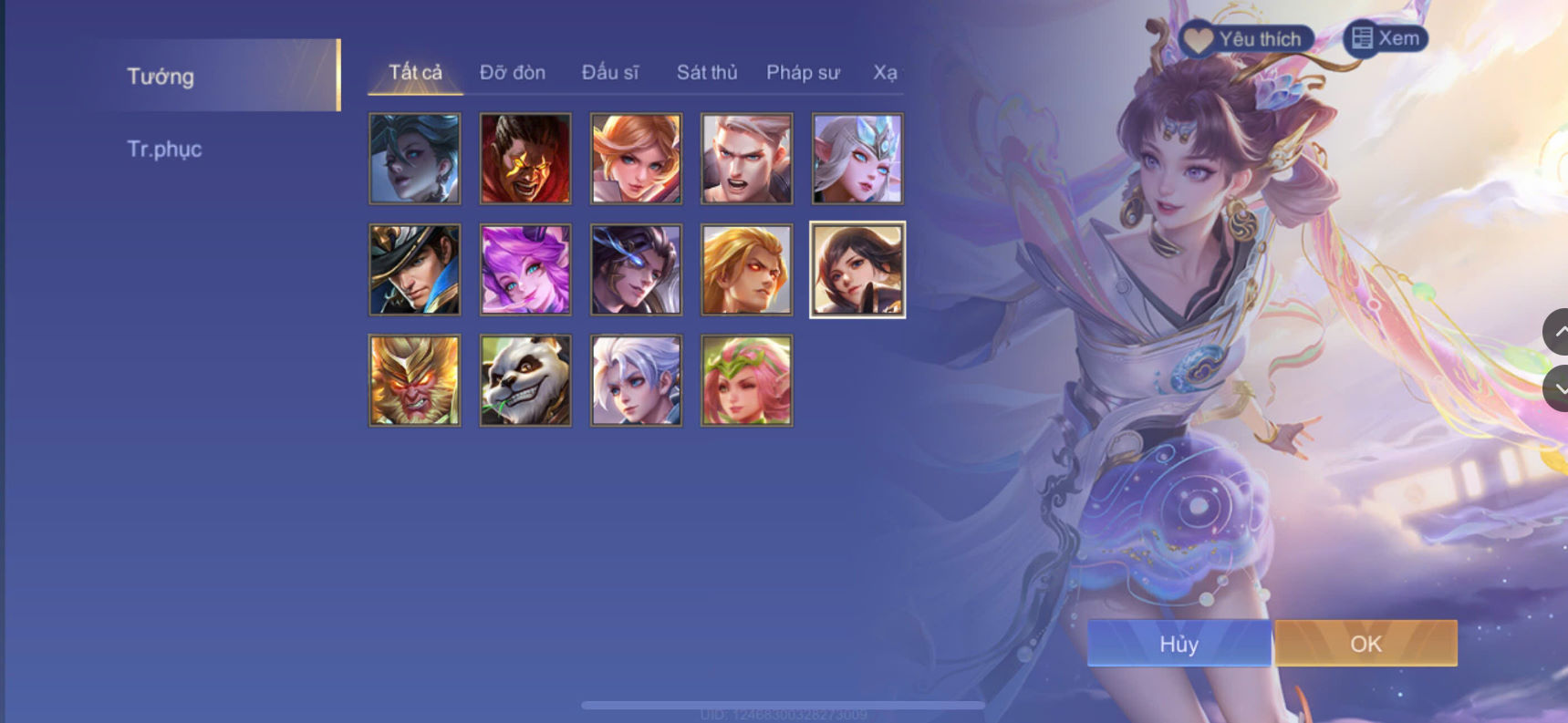Click the horizontal scrollbar at the bottom
The width and height of the screenshot is (1568, 723).
point(784,703)
